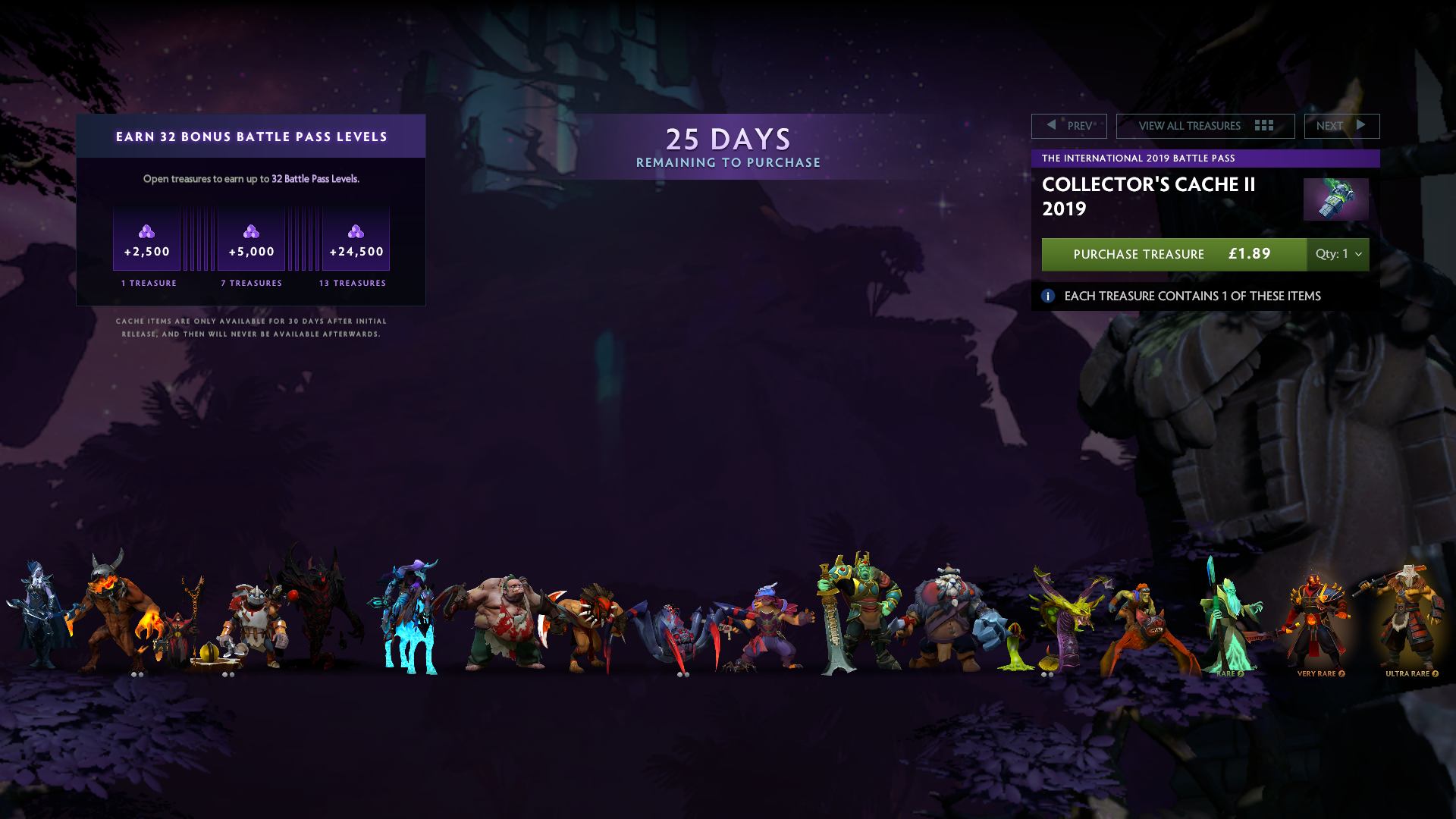Viewport: 1456px width, 819px height.
Task: Purchase the treasure for £1.89
Action: pyautogui.click(x=1173, y=254)
